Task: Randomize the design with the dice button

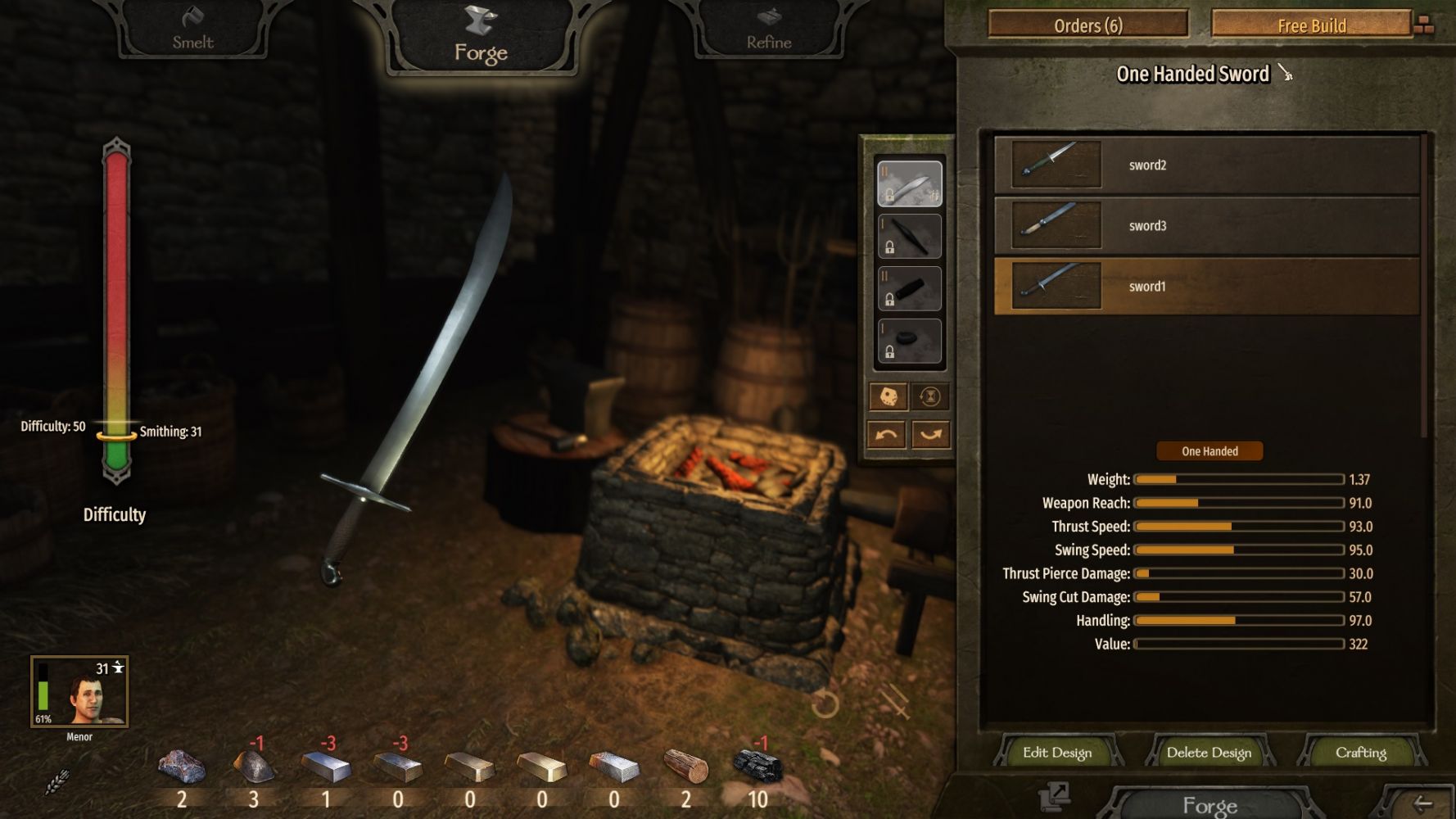Action: 888,397
